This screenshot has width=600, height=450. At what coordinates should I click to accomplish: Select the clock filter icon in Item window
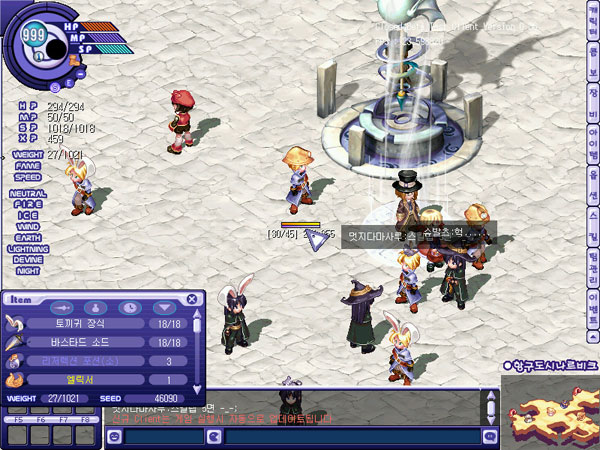click(129, 308)
